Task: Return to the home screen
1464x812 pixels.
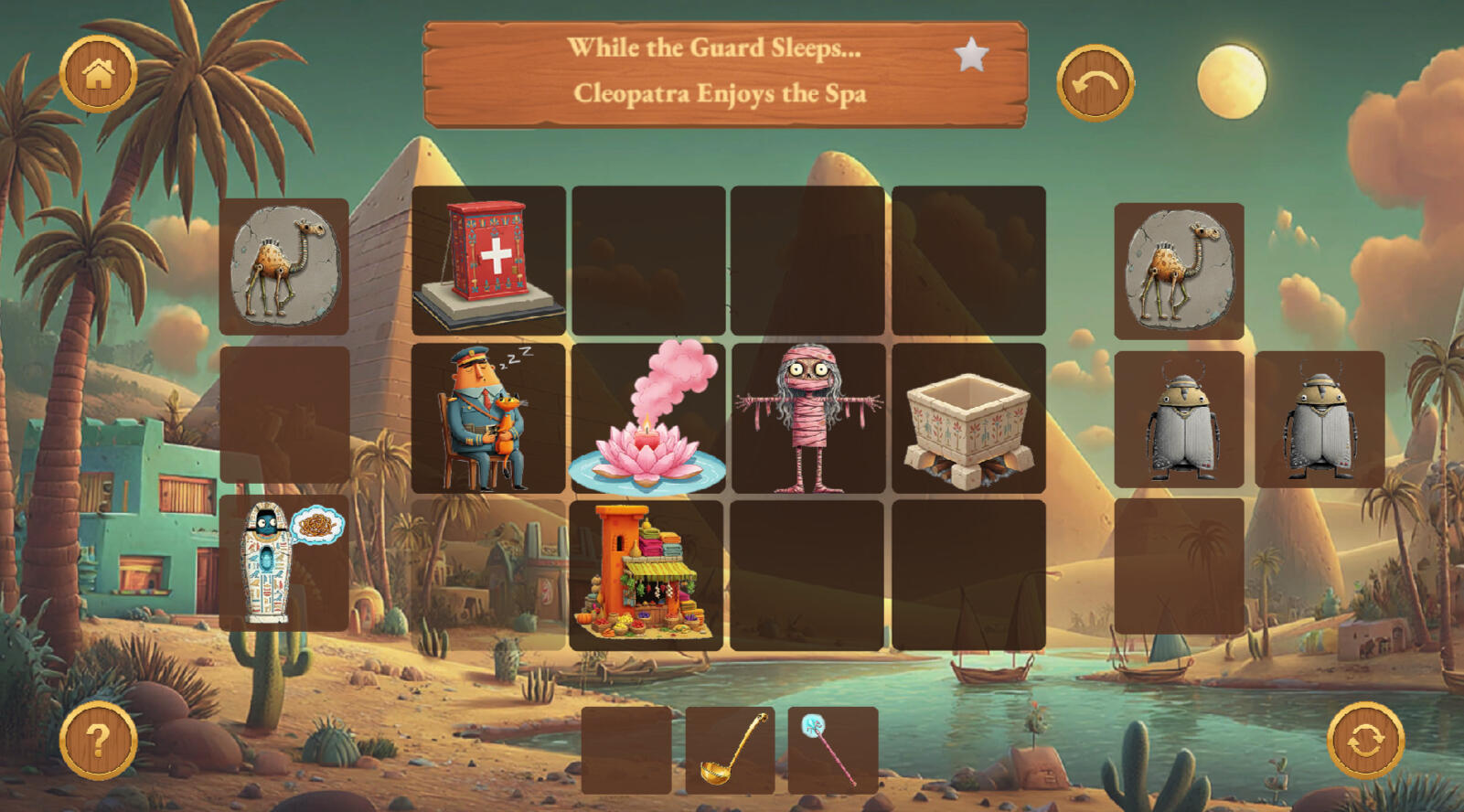Action: point(98,74)
